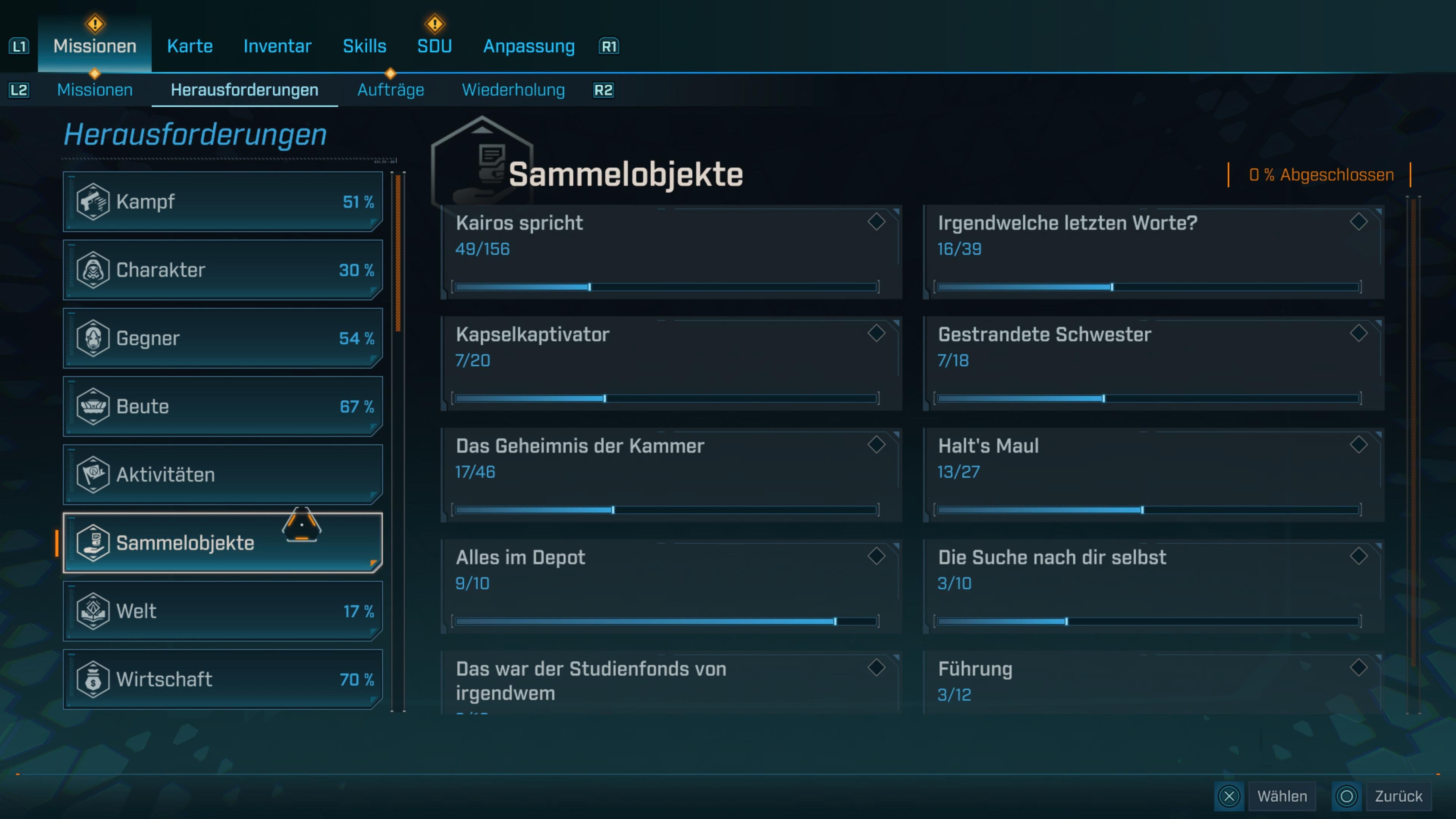This screenshot has width=1456, height=819.
Task: Select the Kampf pistol icon
Action: (94, 201)
